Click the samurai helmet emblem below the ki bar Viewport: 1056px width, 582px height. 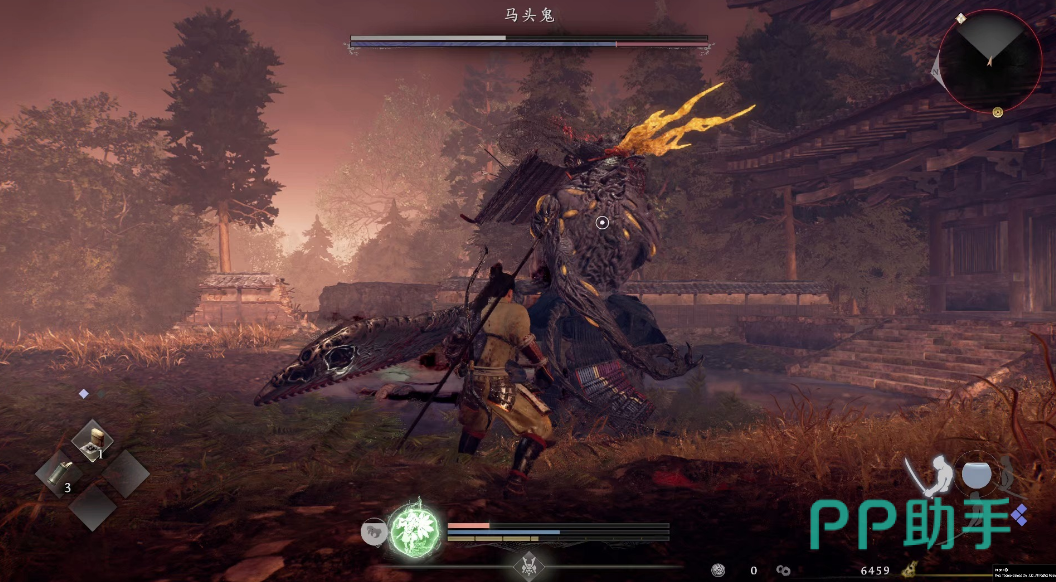pyautogui.click(x=528, y=565)
